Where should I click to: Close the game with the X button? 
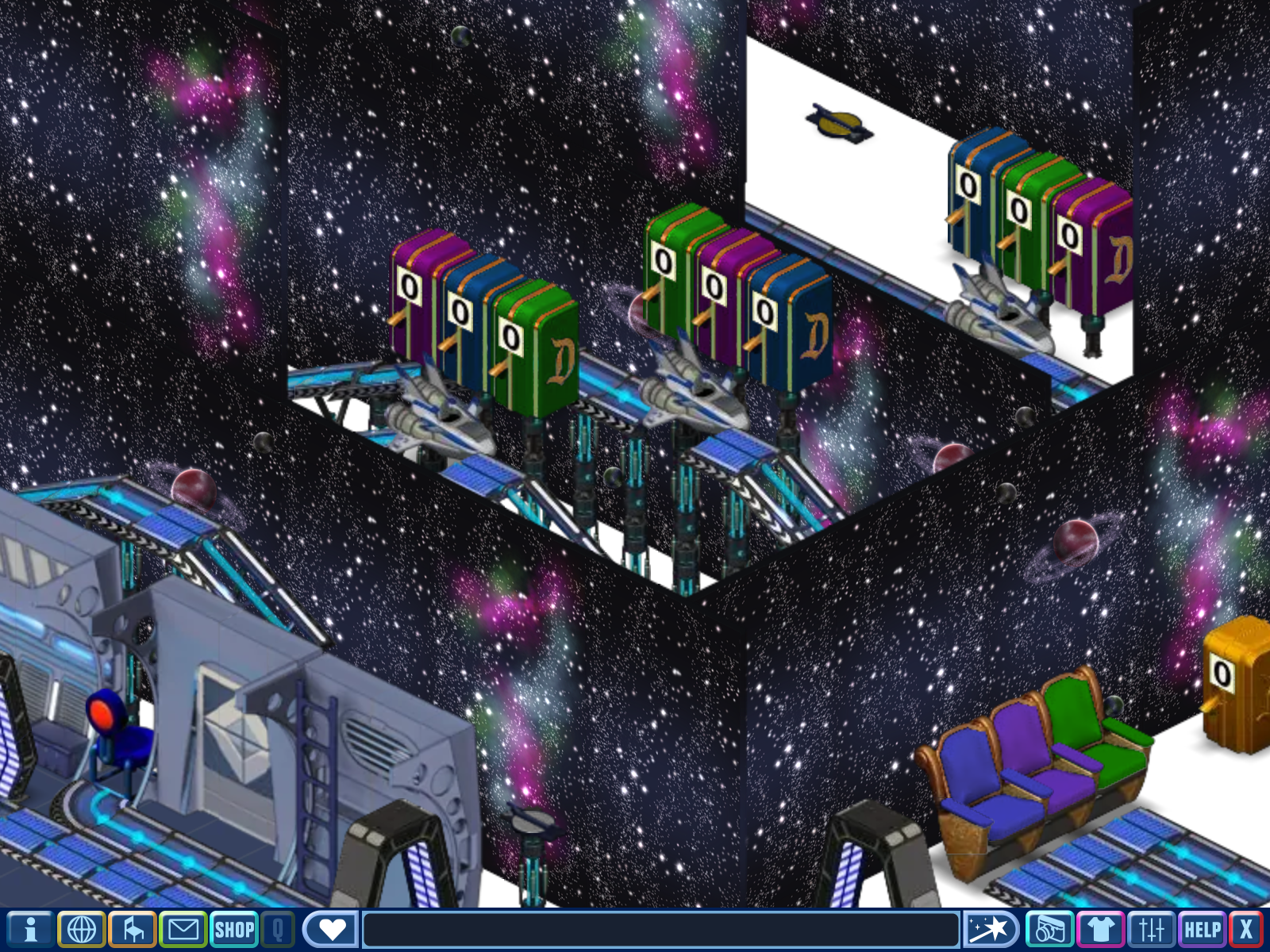point(1245,929)
